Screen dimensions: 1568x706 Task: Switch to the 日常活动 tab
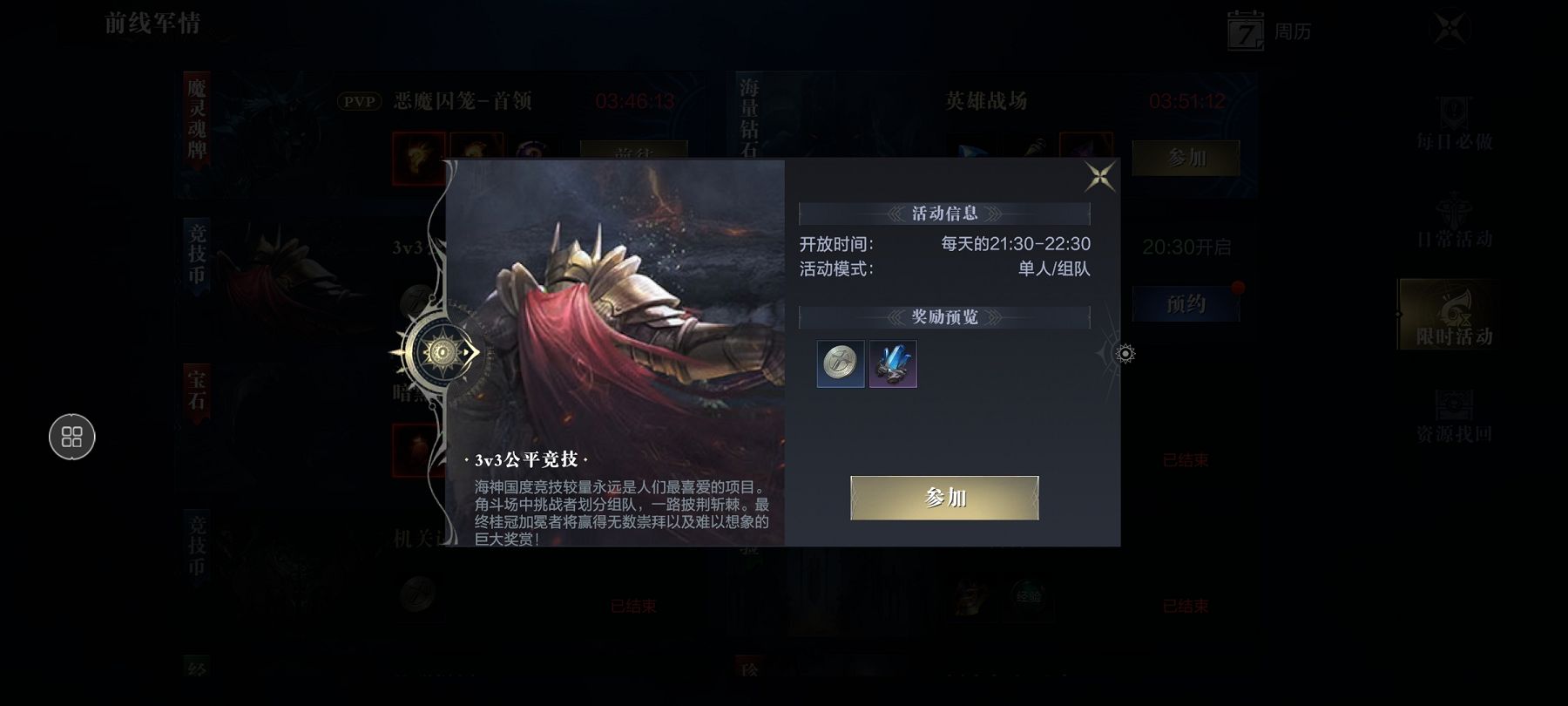[1453, 220]
